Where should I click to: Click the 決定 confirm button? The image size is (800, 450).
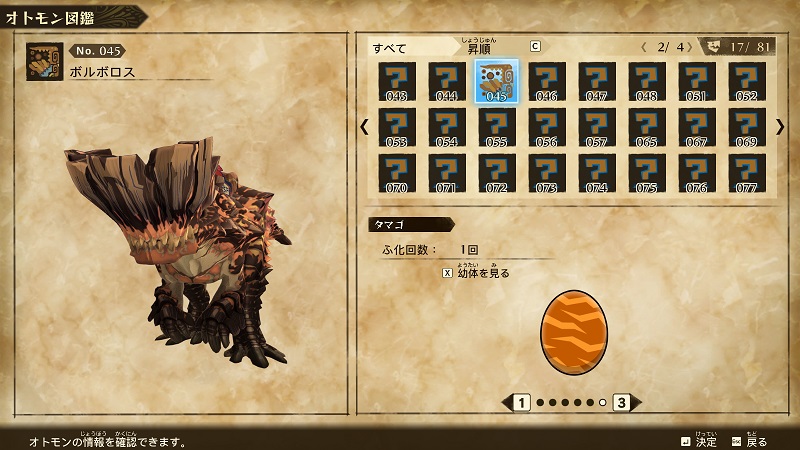698,441
